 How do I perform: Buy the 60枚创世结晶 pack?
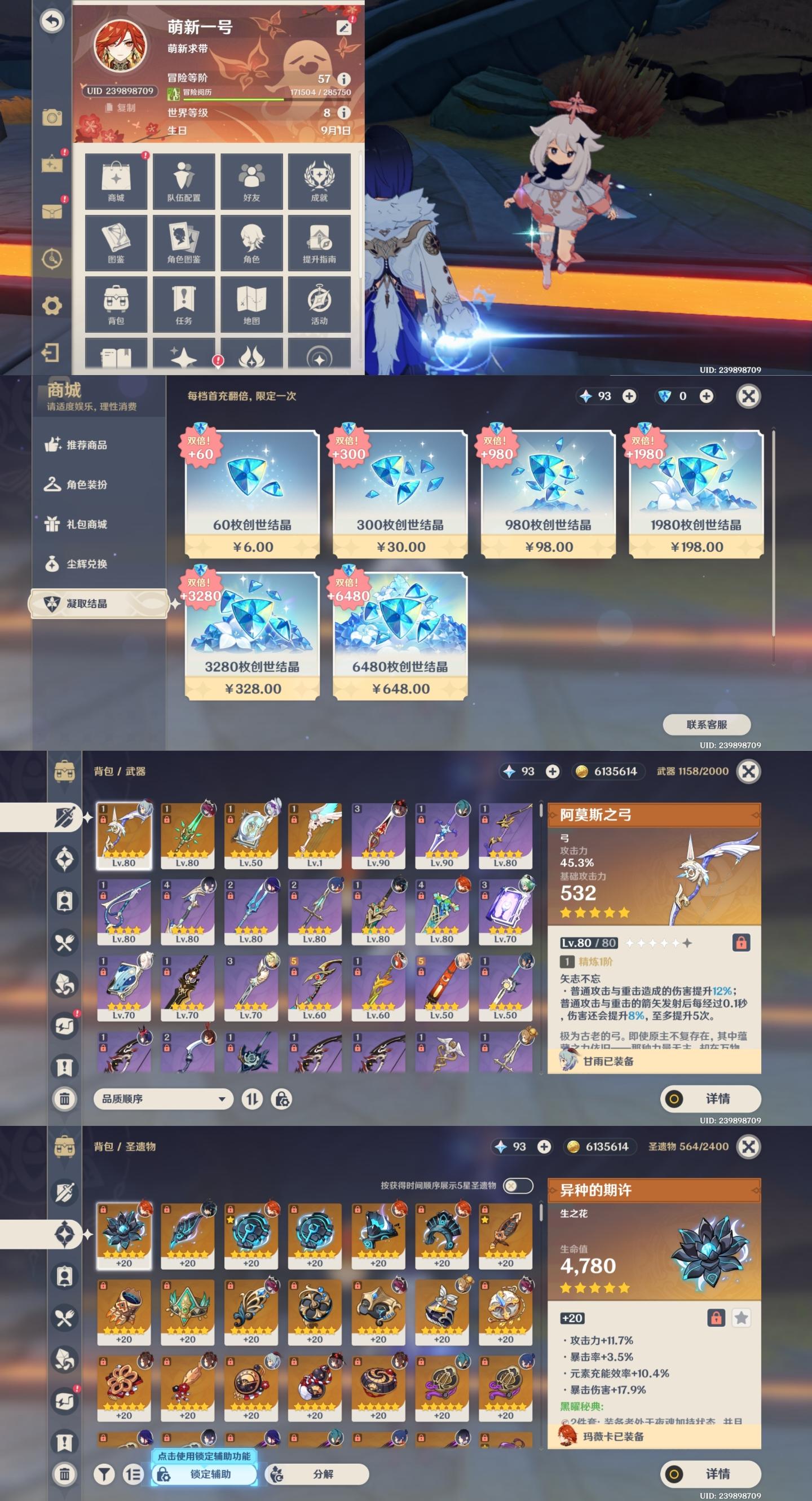pyautogui.click(x=252, y=494)
